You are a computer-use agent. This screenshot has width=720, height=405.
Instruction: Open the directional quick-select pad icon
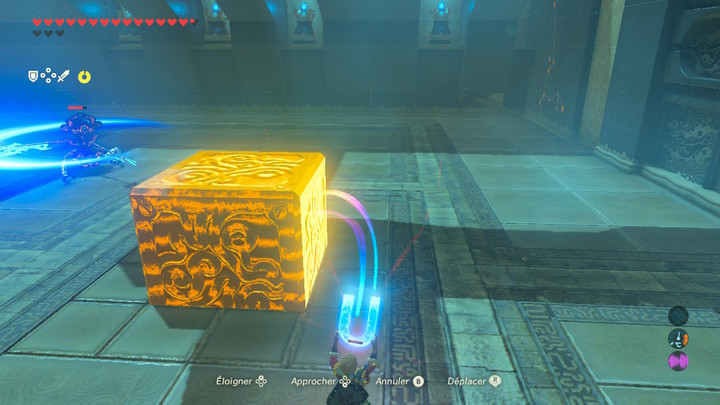[x=47, y=75]
